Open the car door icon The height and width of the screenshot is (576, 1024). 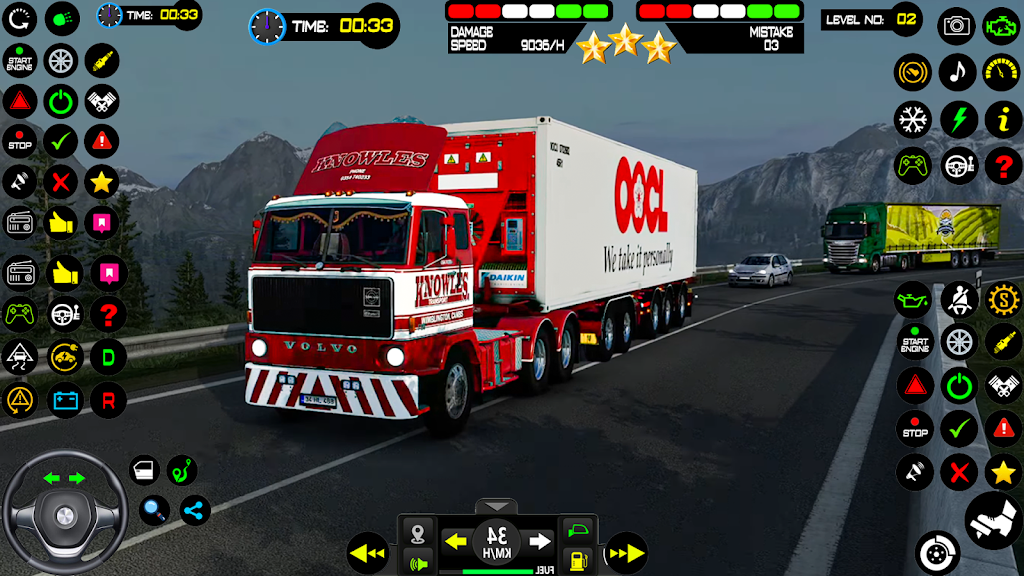click(x=144, y=470)
